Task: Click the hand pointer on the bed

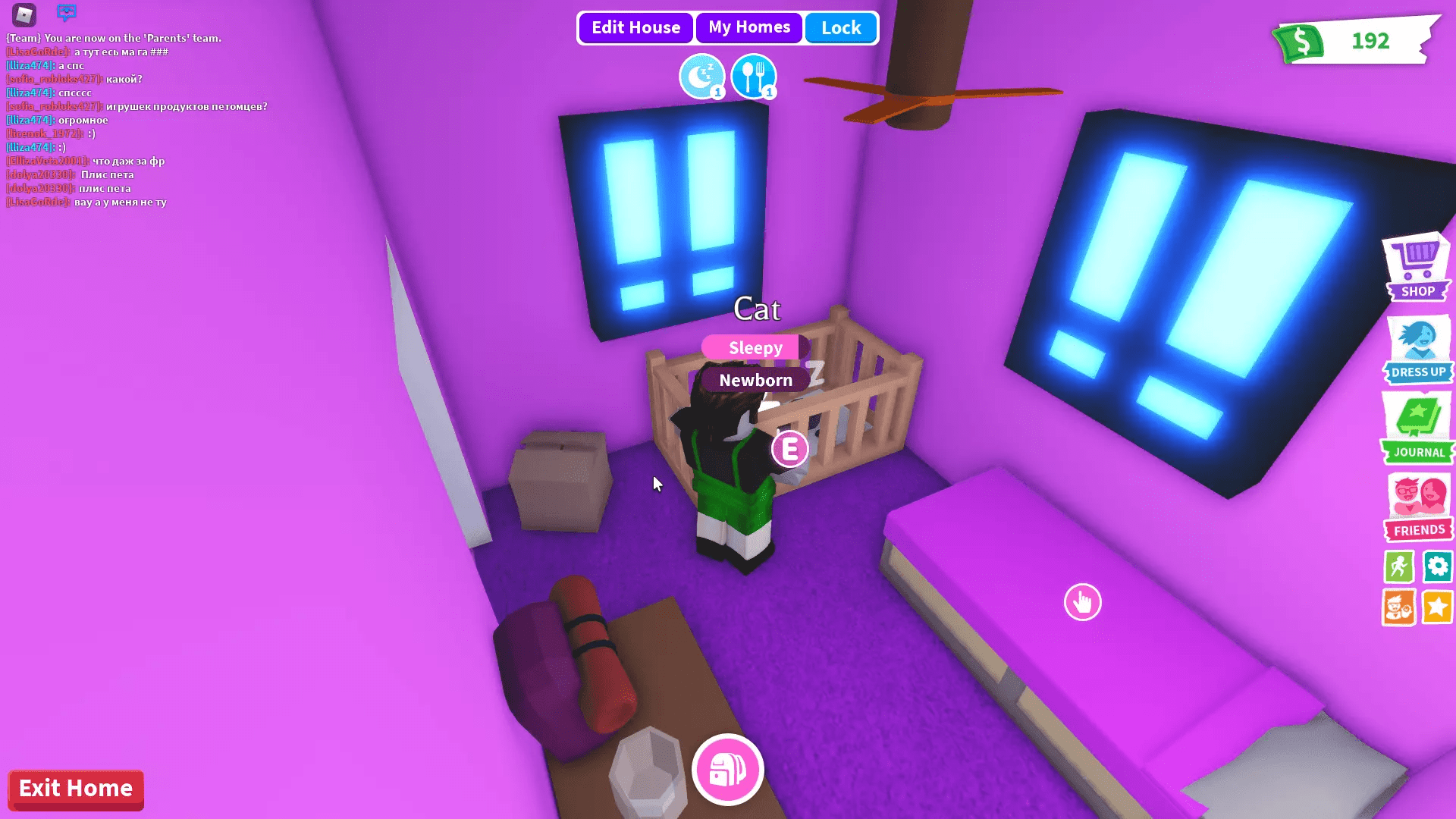Action: point(1083,601)
